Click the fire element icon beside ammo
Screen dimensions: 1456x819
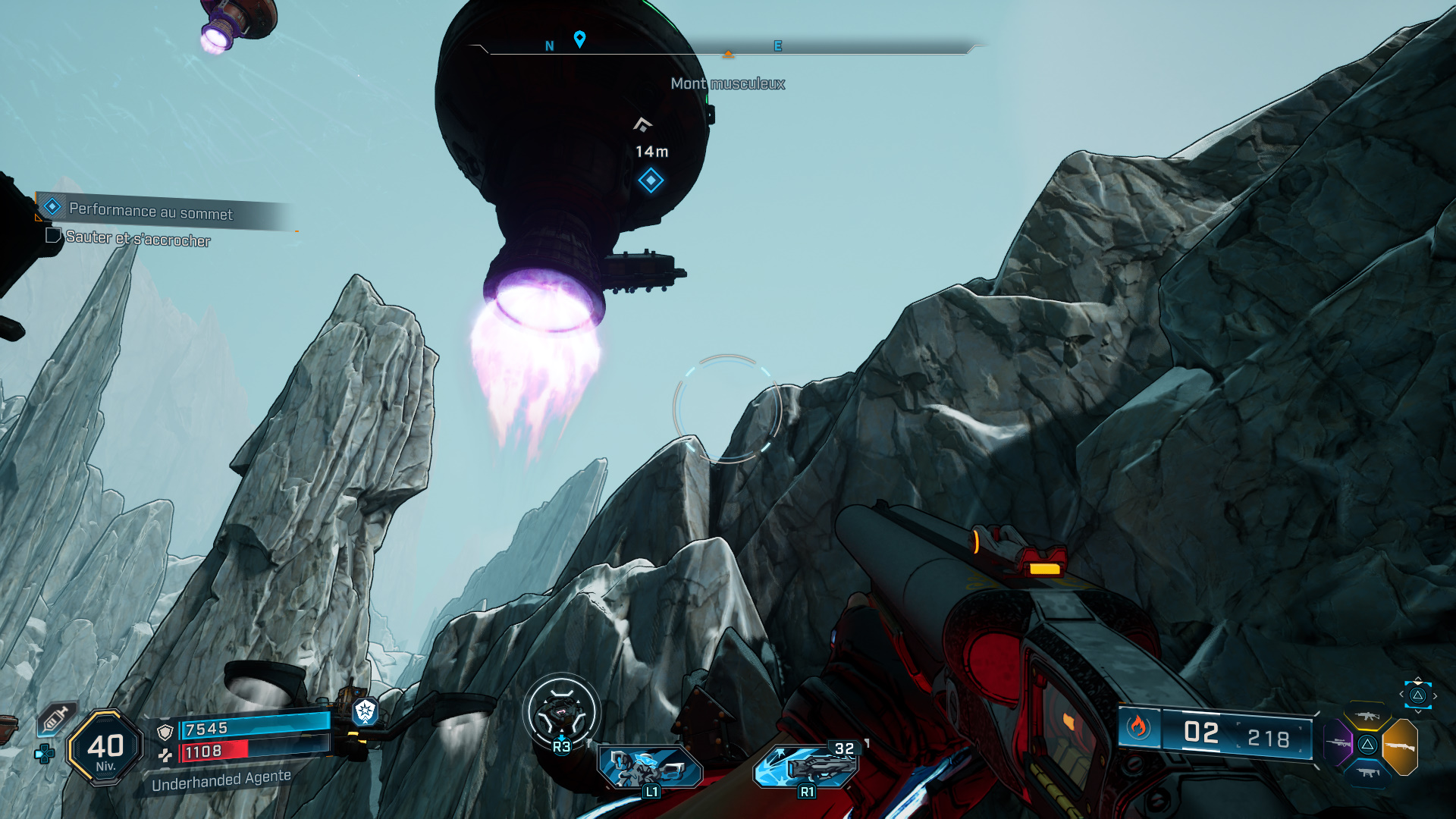coord(1137,728)
